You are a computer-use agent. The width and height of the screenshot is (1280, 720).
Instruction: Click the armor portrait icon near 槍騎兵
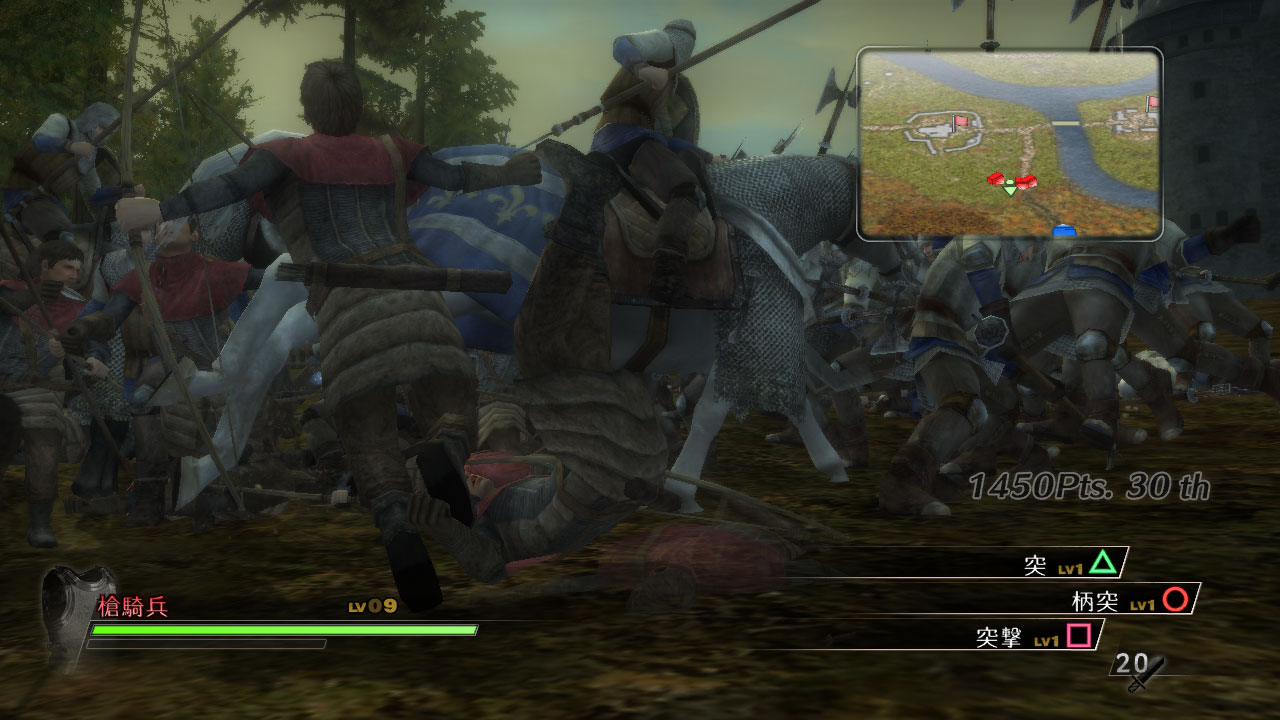pyautogui.click(x=72, y=612)
